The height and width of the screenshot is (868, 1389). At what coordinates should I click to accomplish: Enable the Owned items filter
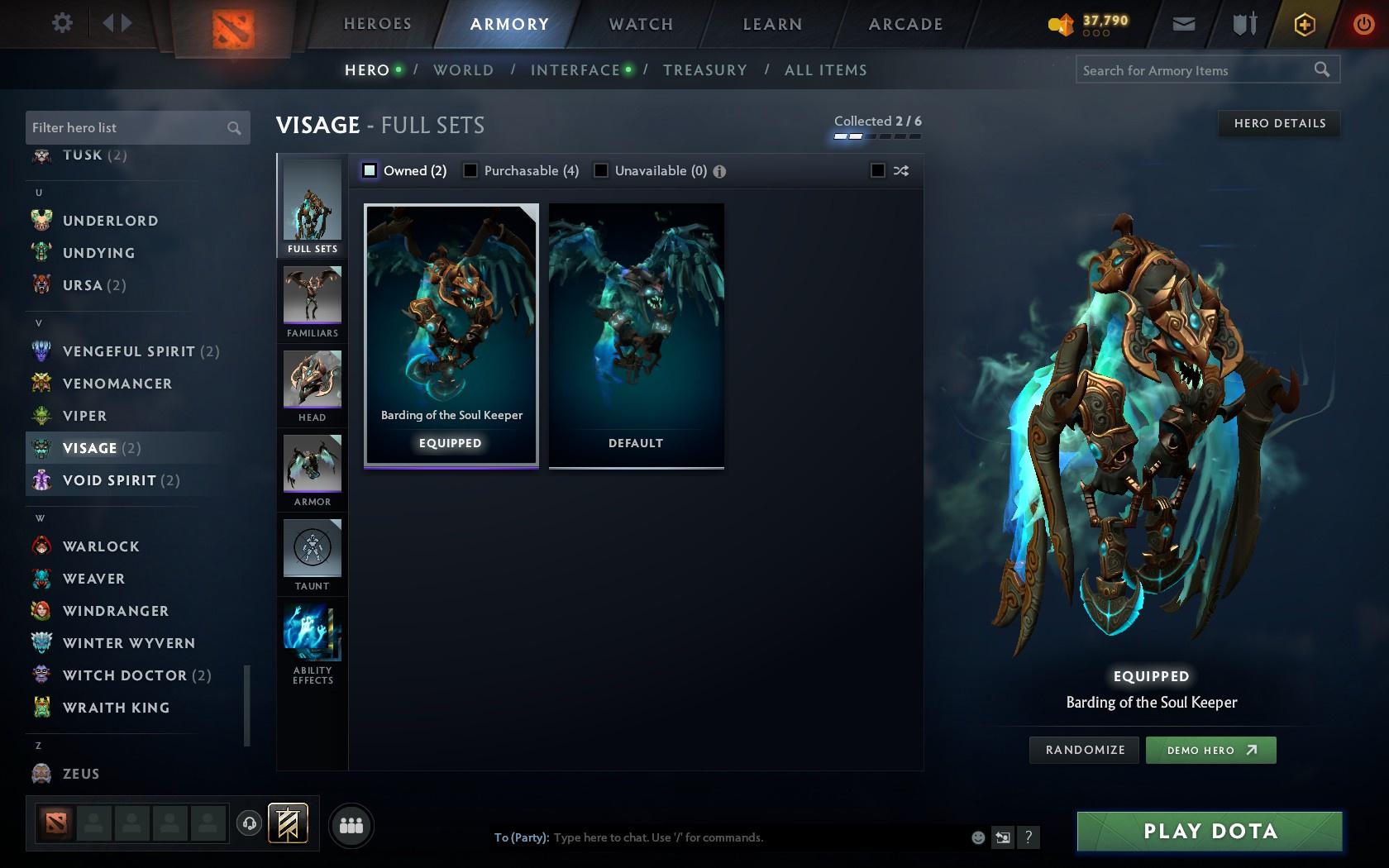pos(369,170)
